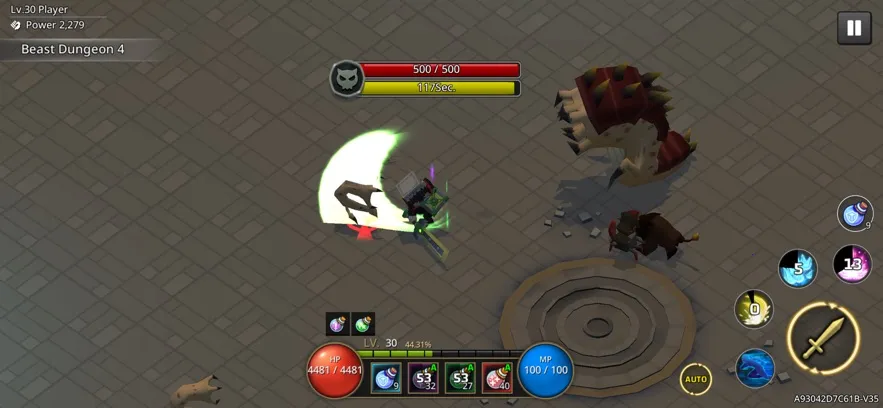Cast the ice crystal skill
The width and height of the screenshot is (883, 408).
point(797,268)
